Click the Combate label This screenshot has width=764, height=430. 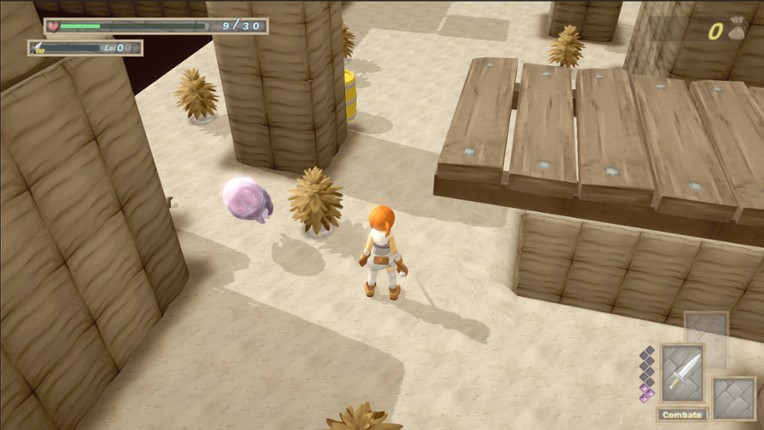tap(682, 414)
